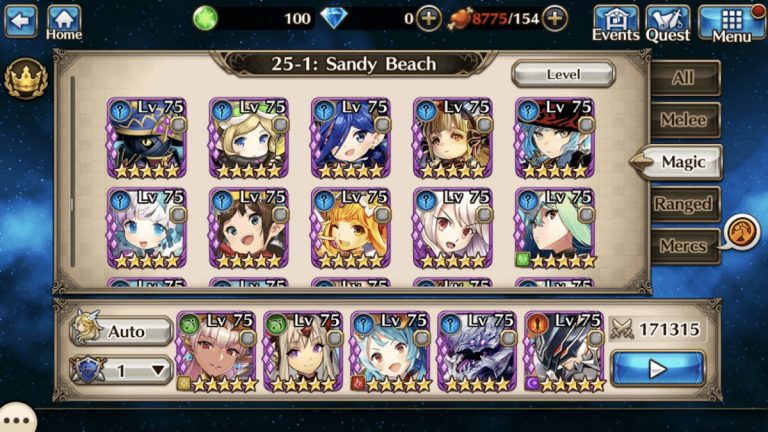Open the main Menu
Viewport: 768px width, 432px height.
click(731, 21)
